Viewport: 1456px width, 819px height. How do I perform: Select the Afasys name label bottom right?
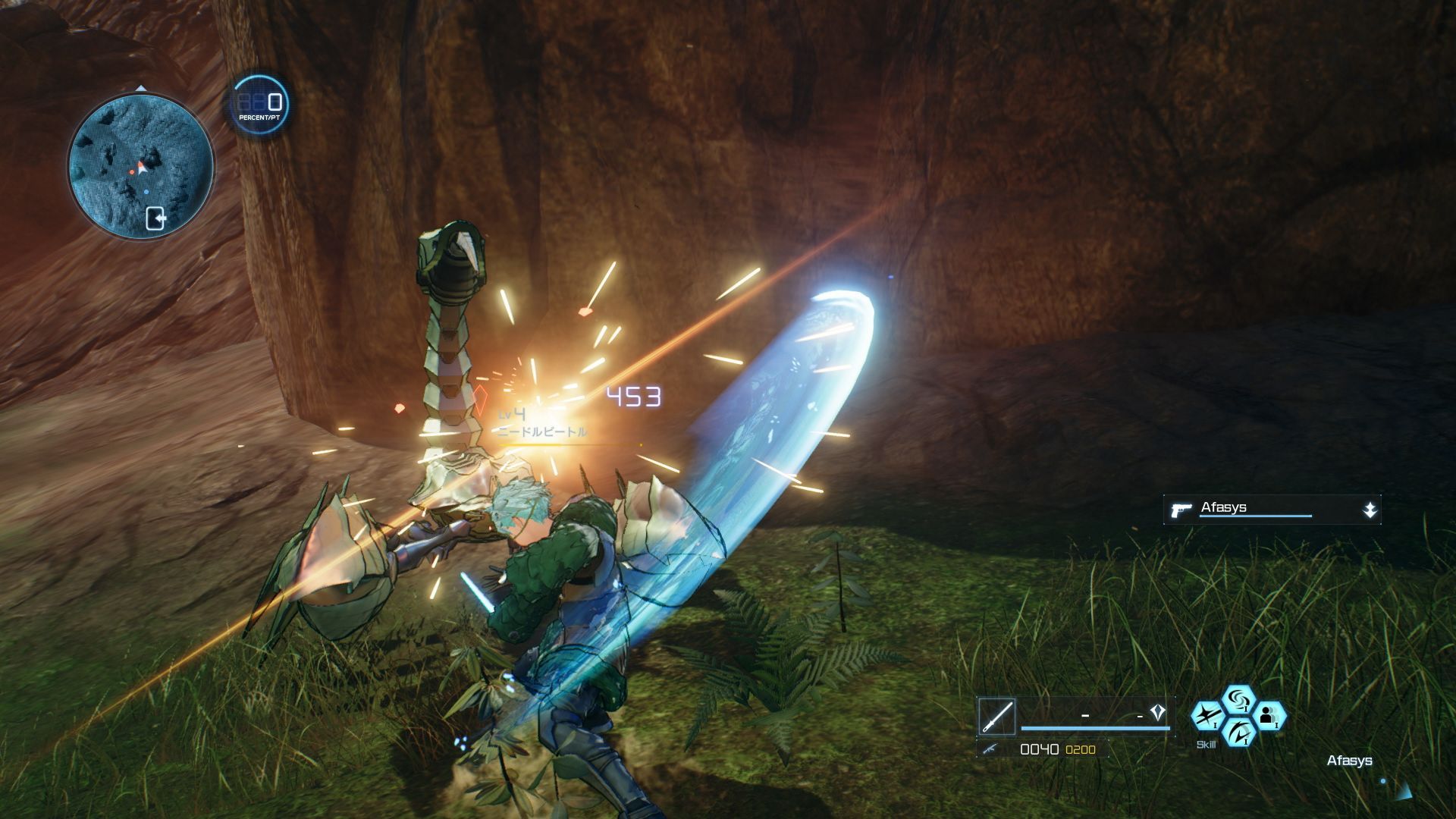click(1351, 761)
